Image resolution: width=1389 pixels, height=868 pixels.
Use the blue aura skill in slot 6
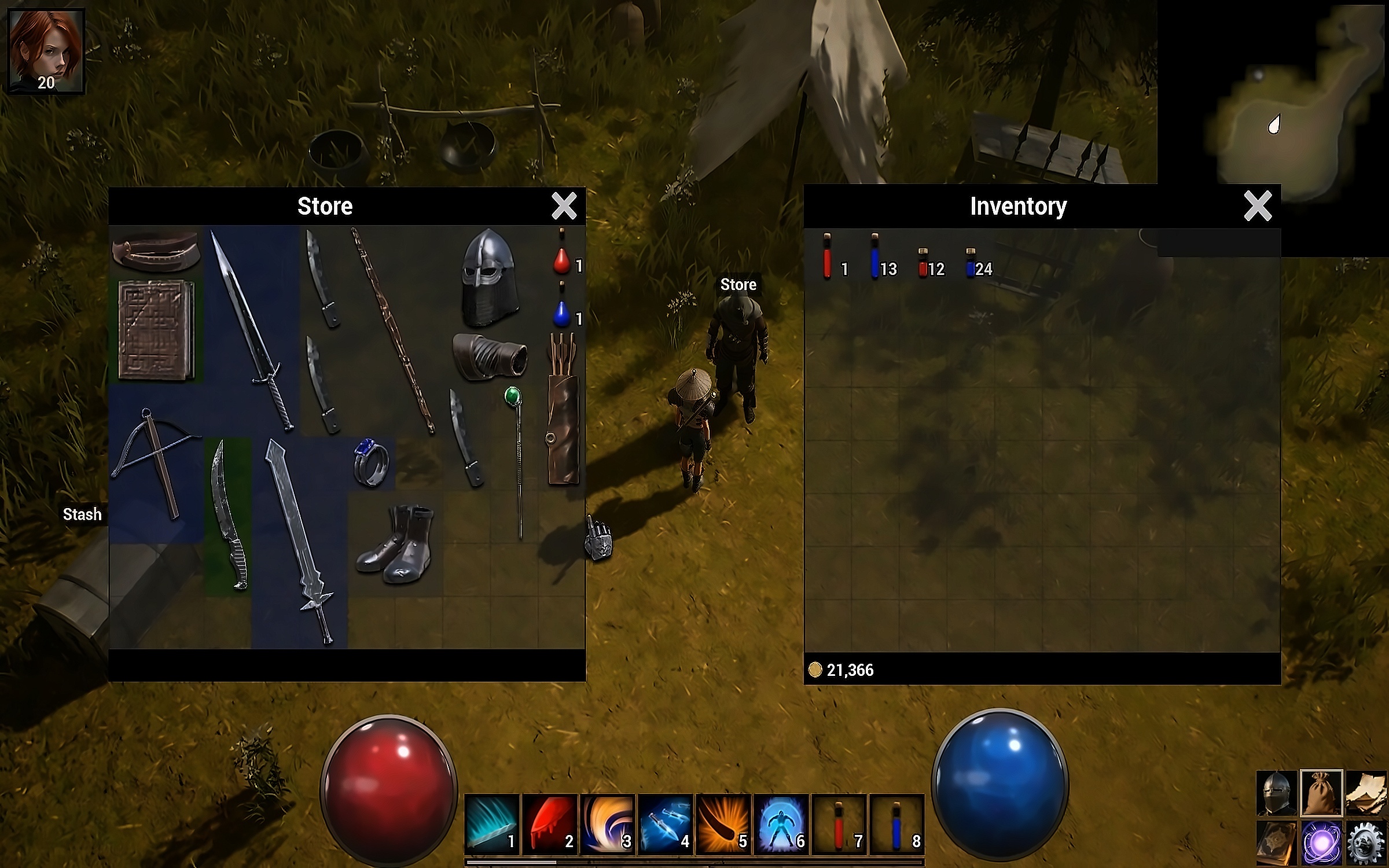coord(781,824)
